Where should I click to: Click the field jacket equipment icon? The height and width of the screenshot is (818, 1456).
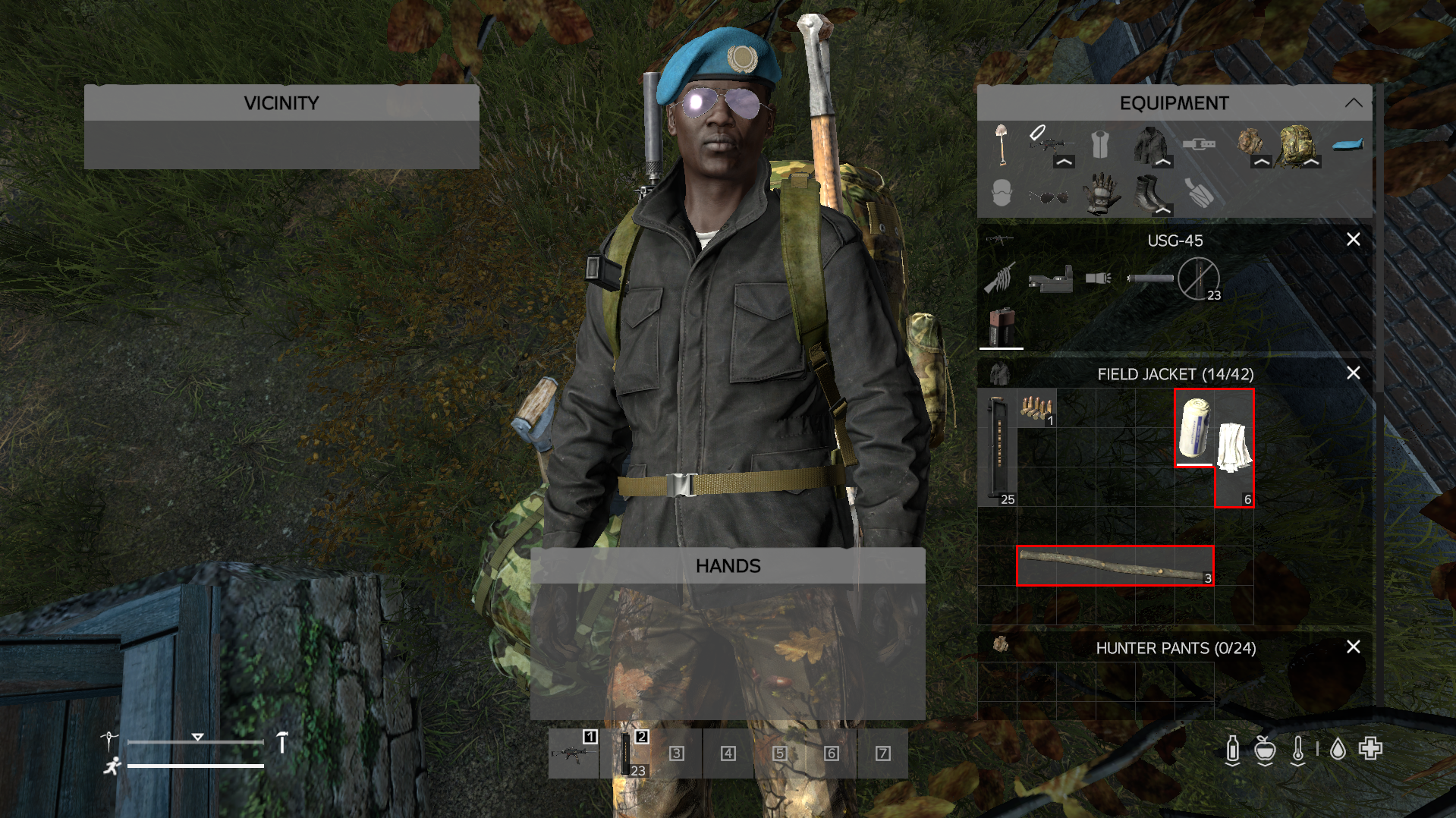1149,144
